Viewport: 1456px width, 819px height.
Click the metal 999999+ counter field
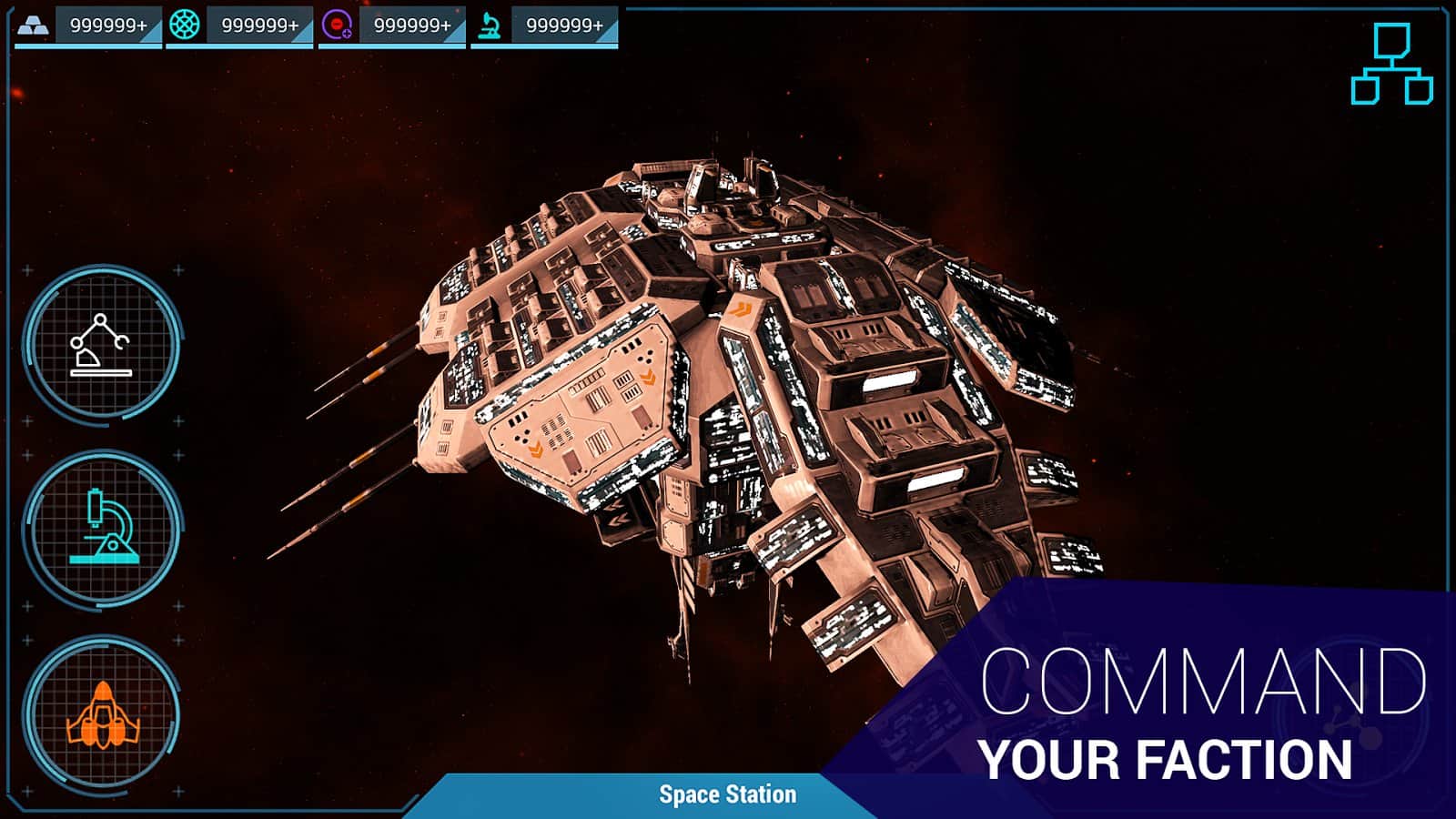pos(109,25)
